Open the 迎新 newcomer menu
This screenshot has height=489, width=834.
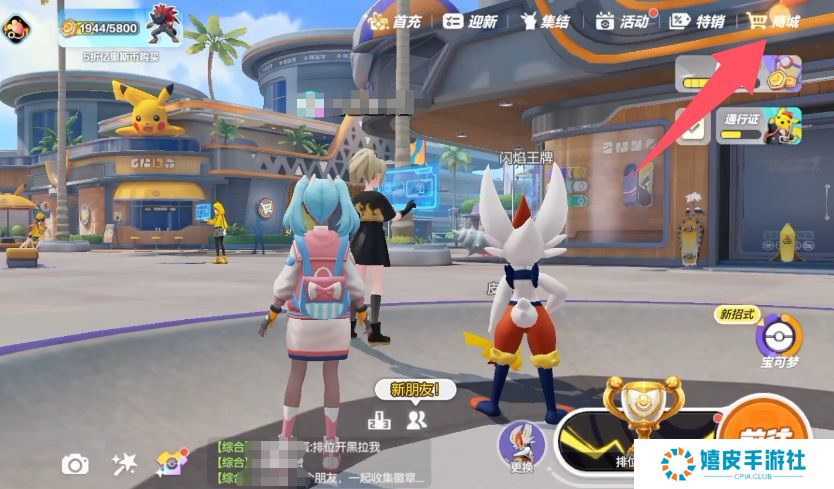pos(469,21)
